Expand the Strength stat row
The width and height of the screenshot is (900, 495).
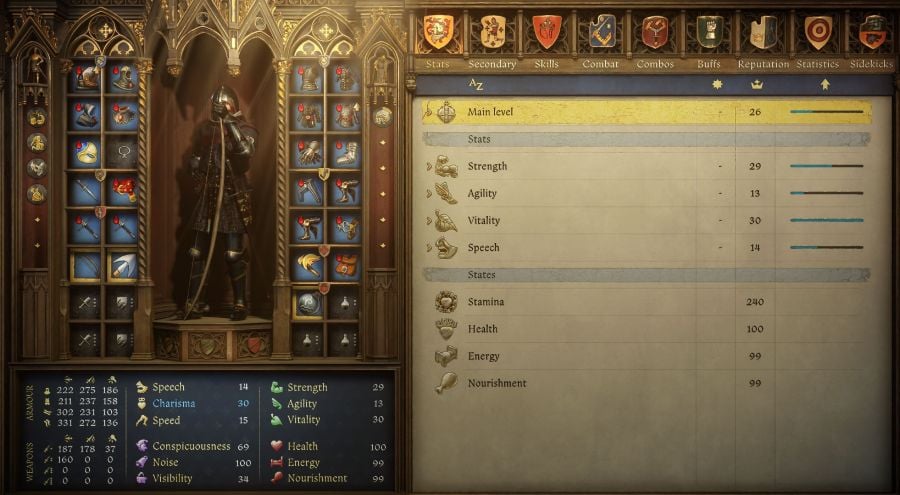(430, 166)
